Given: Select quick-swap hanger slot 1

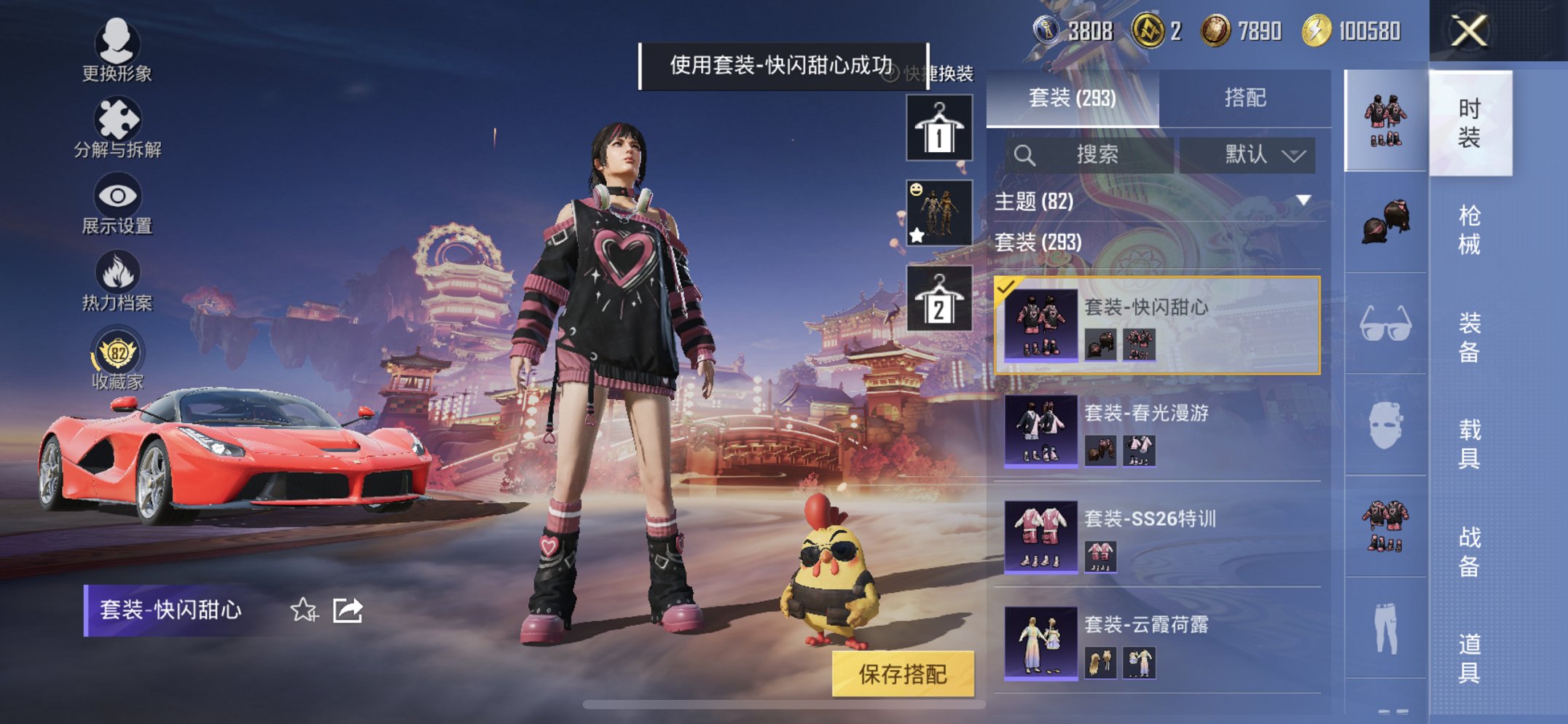Looking at the screenshot, I should point(938,127).
